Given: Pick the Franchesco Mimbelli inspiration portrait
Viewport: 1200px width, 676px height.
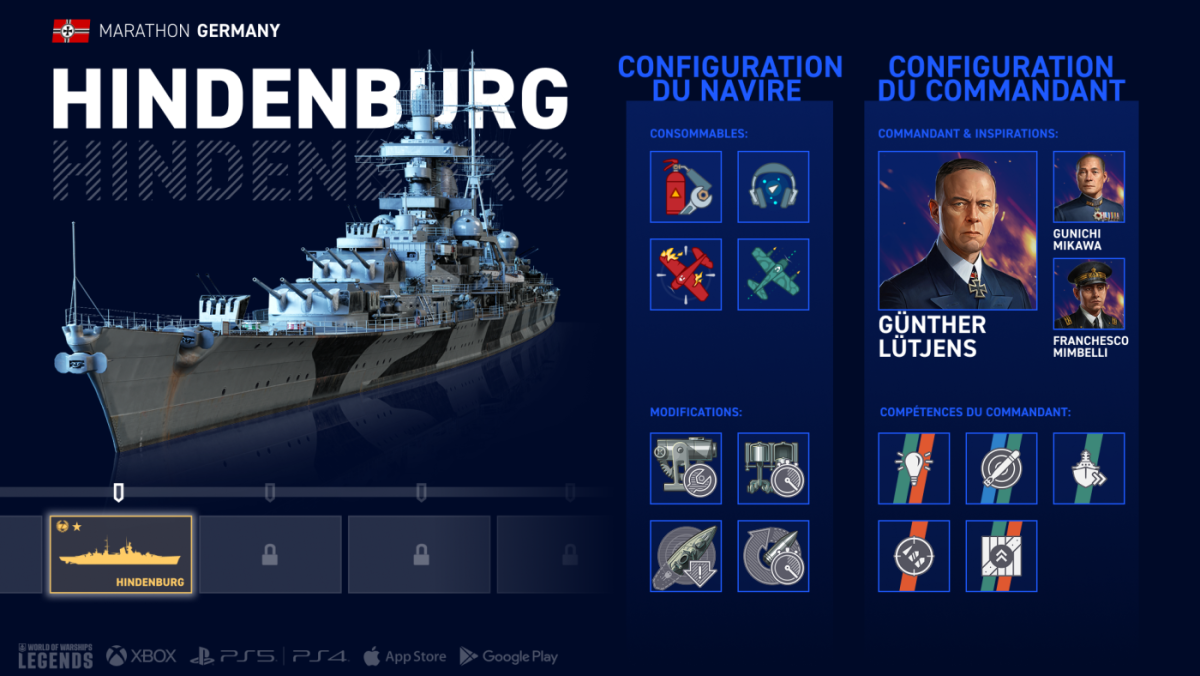Looking at the screenshot, I should pos(1089,294).
